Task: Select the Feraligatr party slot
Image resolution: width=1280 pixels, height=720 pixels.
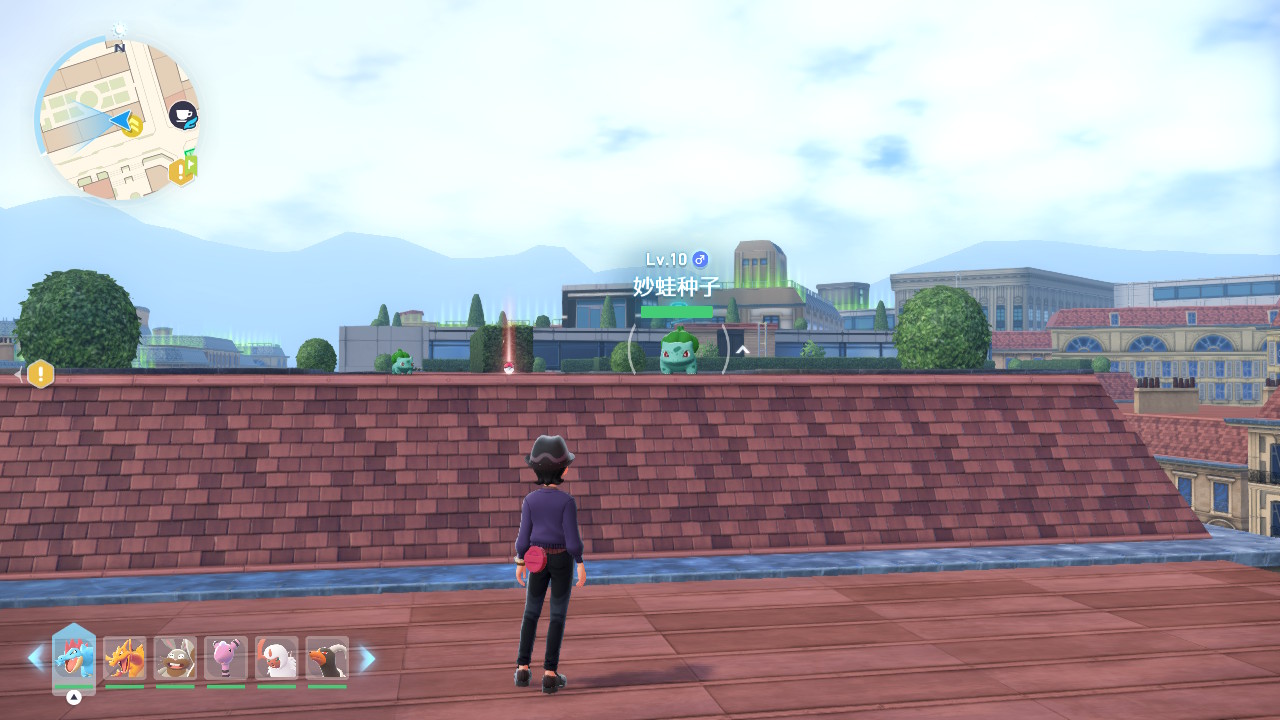Action: click(x=74, y=658)
